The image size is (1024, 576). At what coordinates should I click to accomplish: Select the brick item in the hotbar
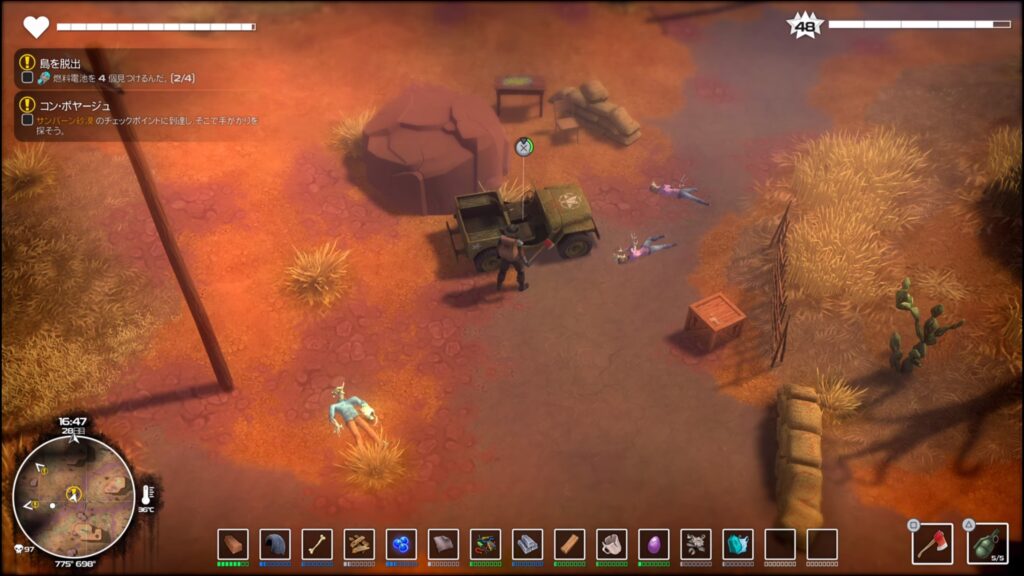tap(233, 544)
